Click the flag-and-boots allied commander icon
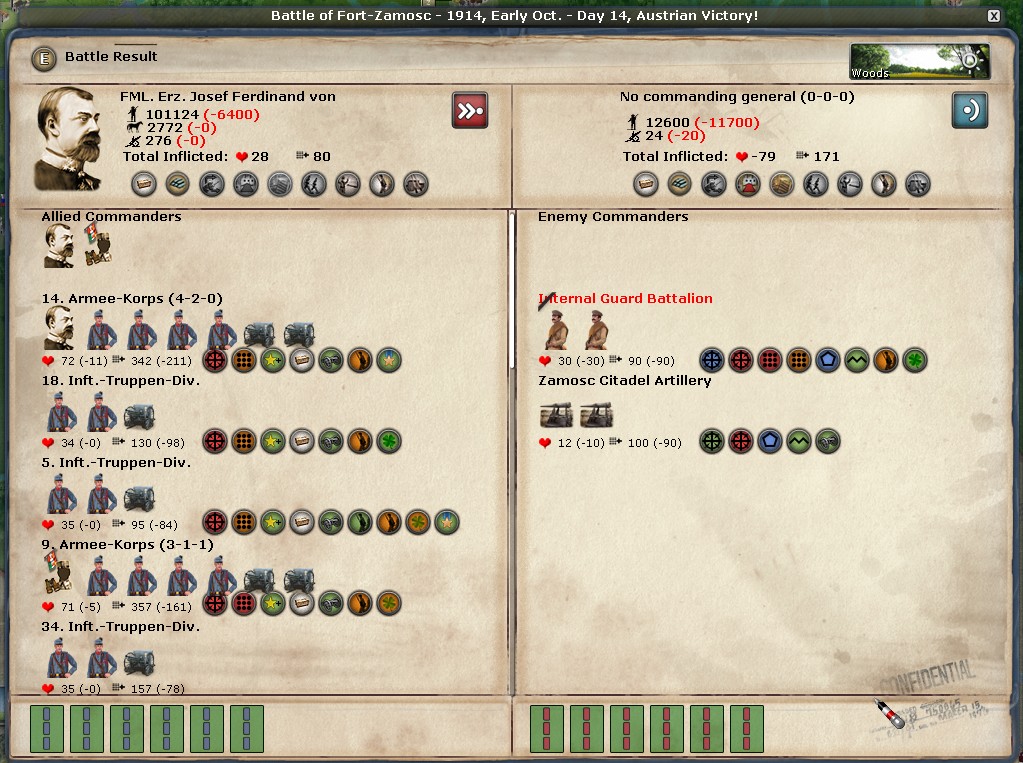 coord(98,246)
